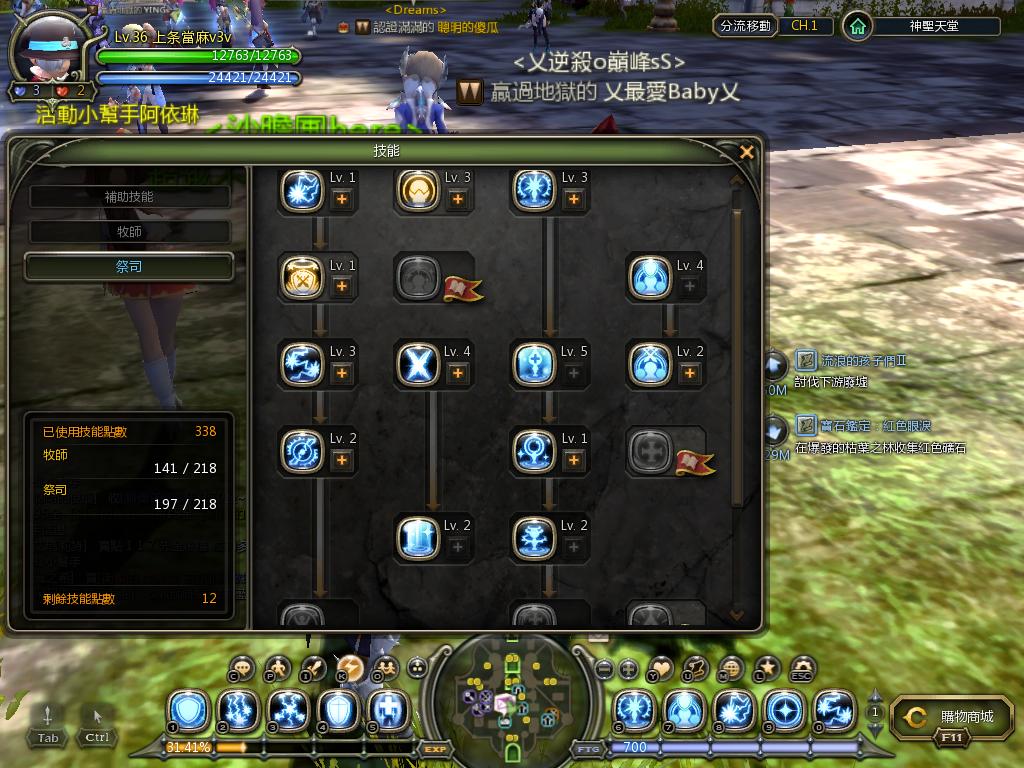This screenshot has height=768, width=1024.
Task: Upgrade the Lv. 4 crossed-swords skill
Action: click(458, 373)
